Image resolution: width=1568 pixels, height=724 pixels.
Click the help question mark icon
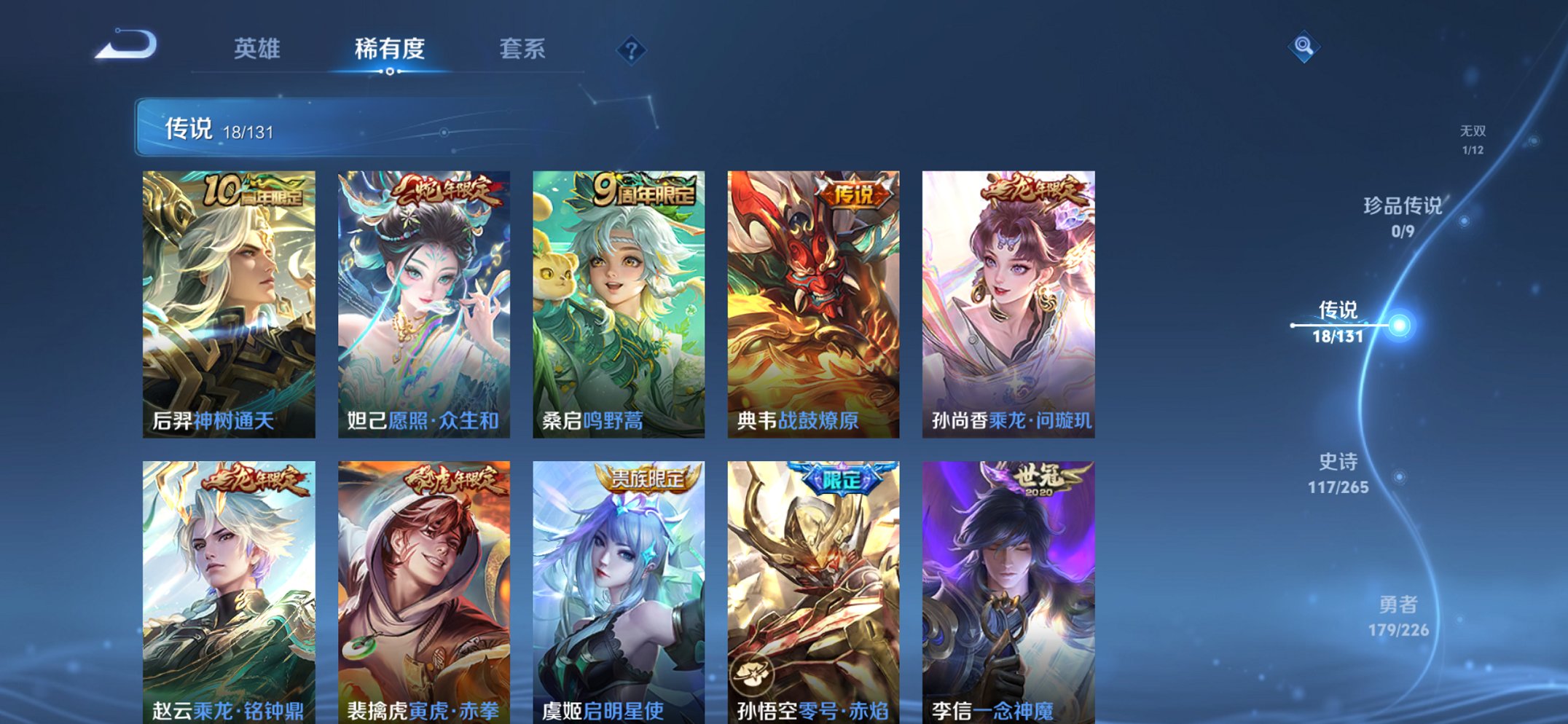point(631,50)
